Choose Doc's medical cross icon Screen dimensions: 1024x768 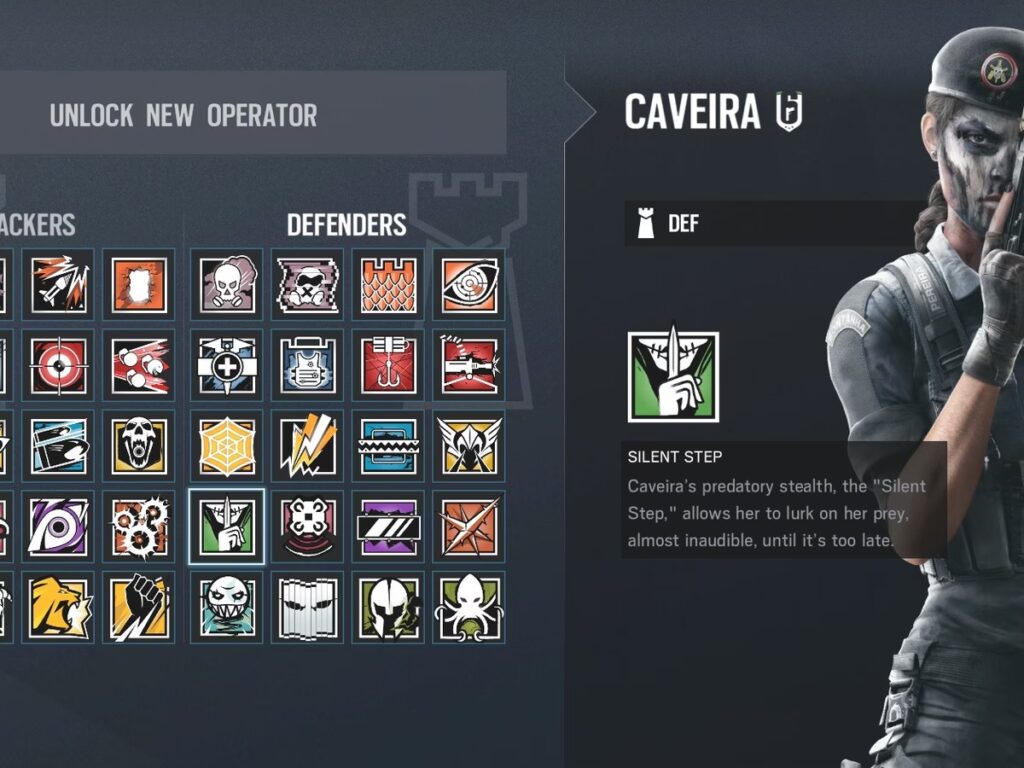pos(227,365)
